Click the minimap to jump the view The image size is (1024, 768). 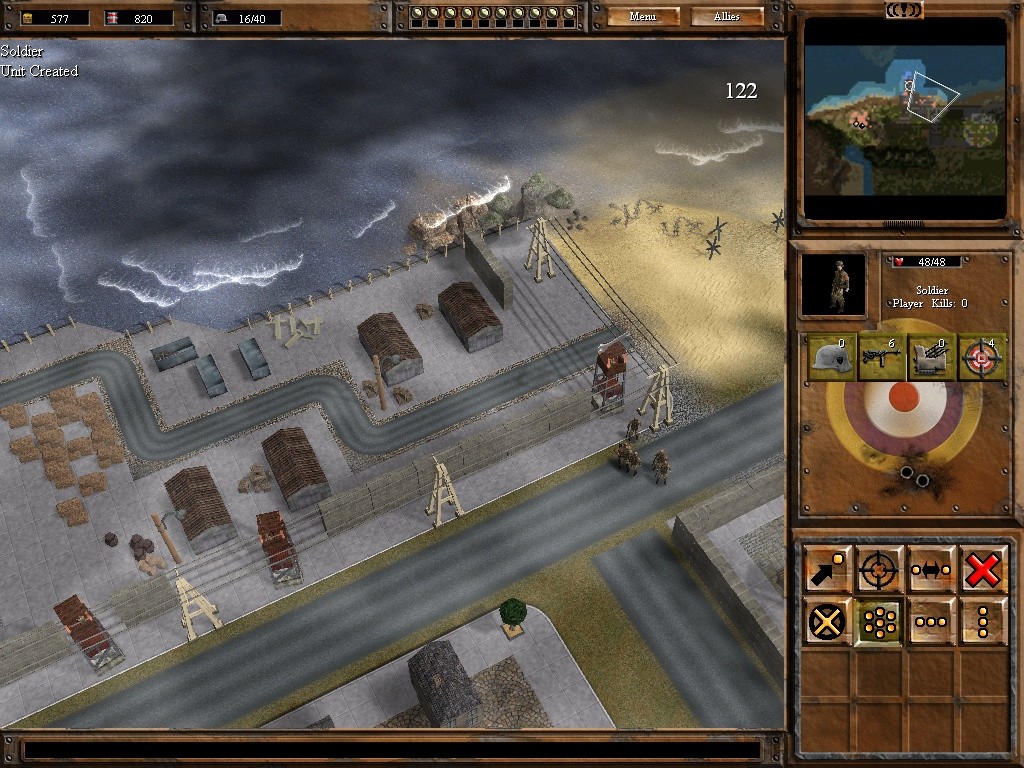[905, 118]
